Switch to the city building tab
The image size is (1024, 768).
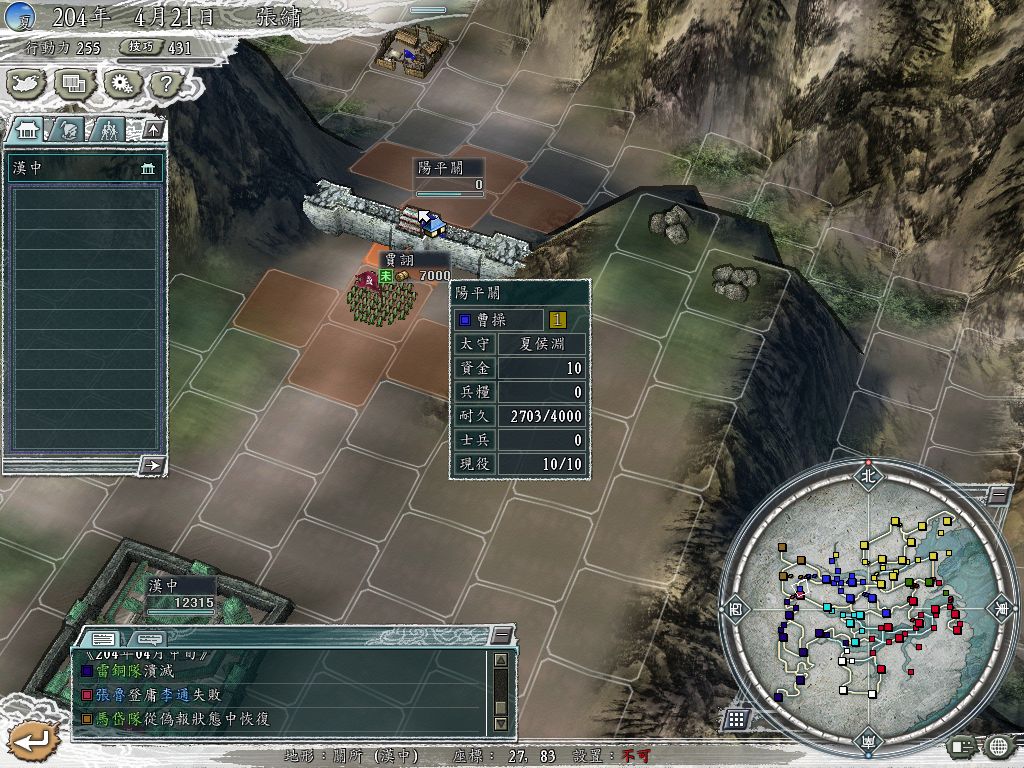[x=27, y=129]
